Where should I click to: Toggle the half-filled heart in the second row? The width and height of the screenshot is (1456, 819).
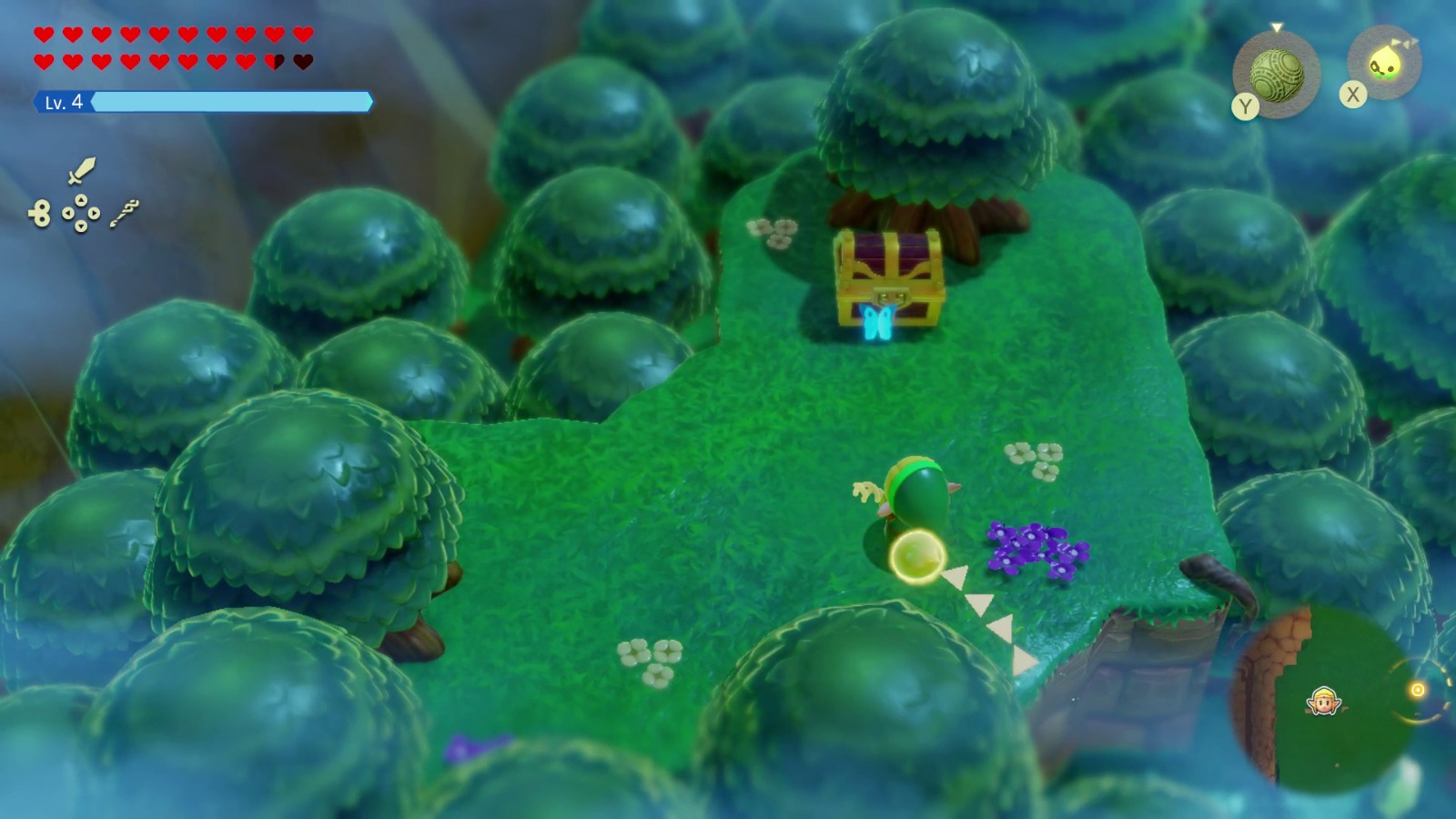pos(273,62)
